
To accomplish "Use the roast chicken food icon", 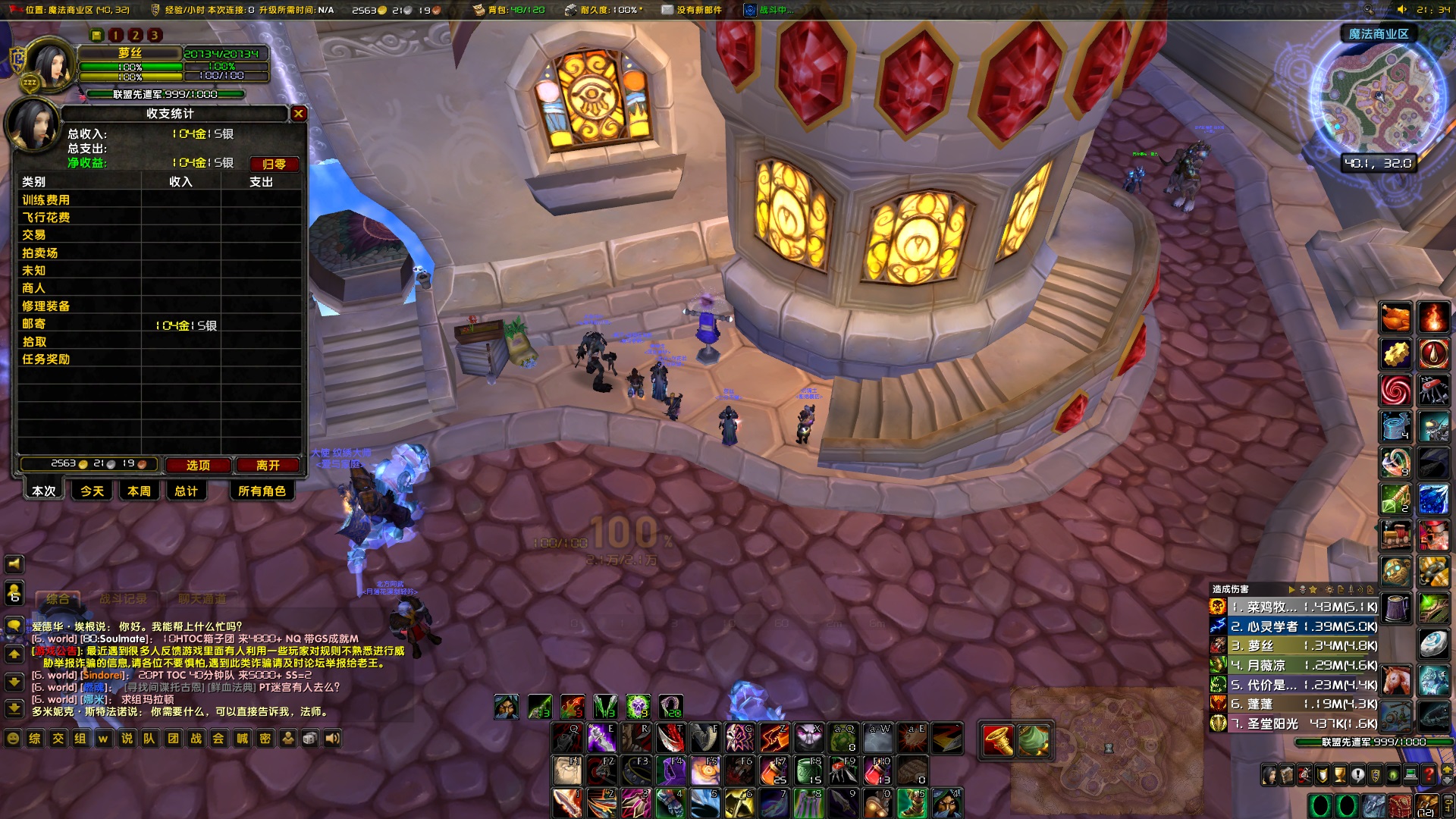I will click(1395, 317).
